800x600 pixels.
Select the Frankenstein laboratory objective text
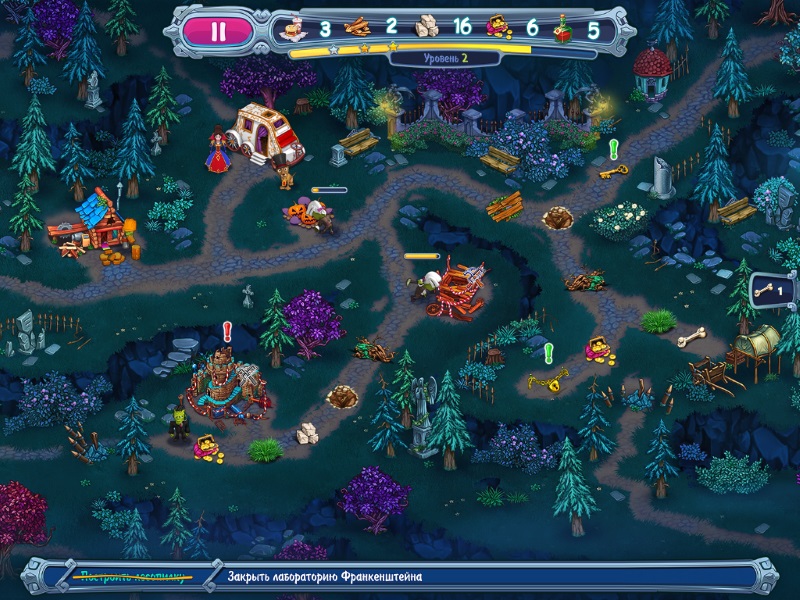pos(325,577)
